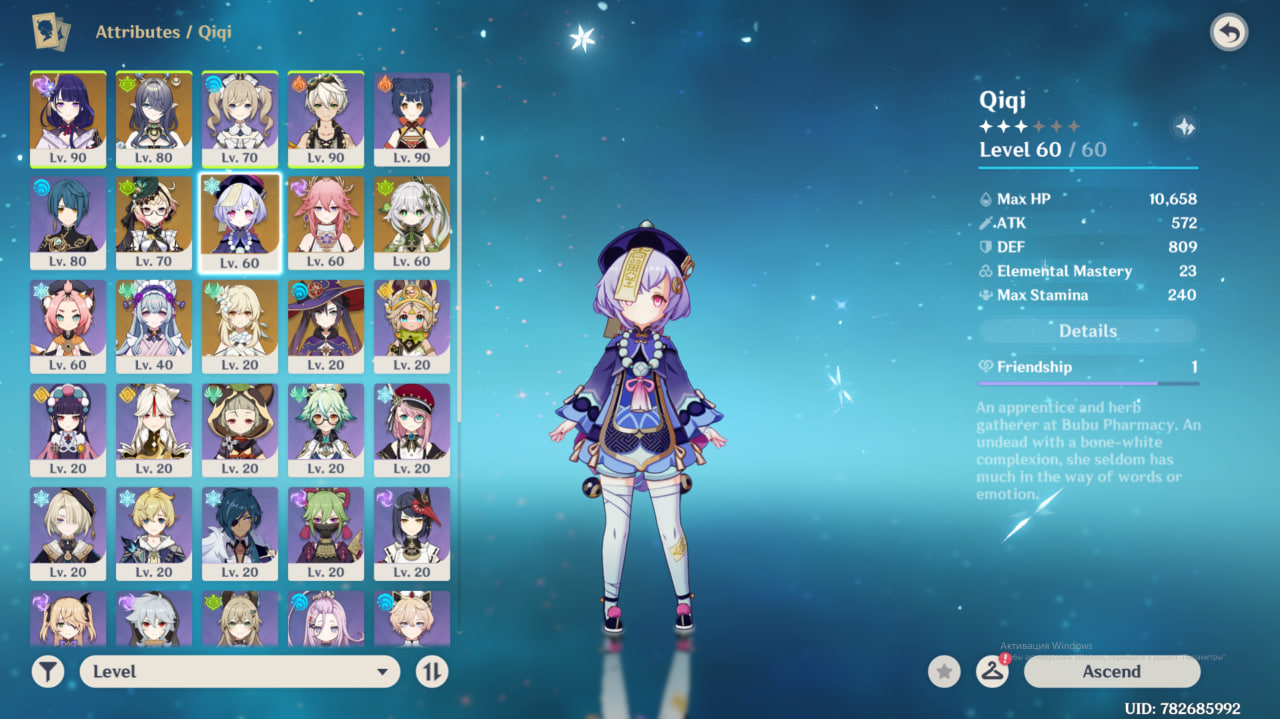
Task: Open Qiqi's attribute Details
Action: pos(1088,331)
